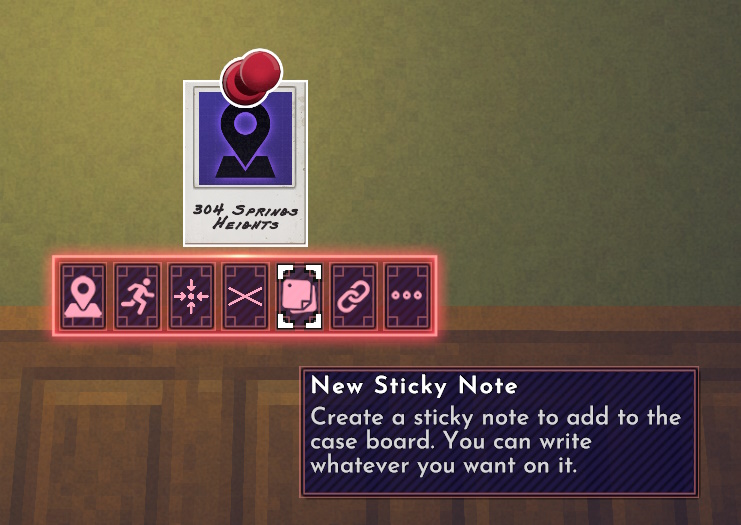Choose the crossed lines X icon

[245, 296]
